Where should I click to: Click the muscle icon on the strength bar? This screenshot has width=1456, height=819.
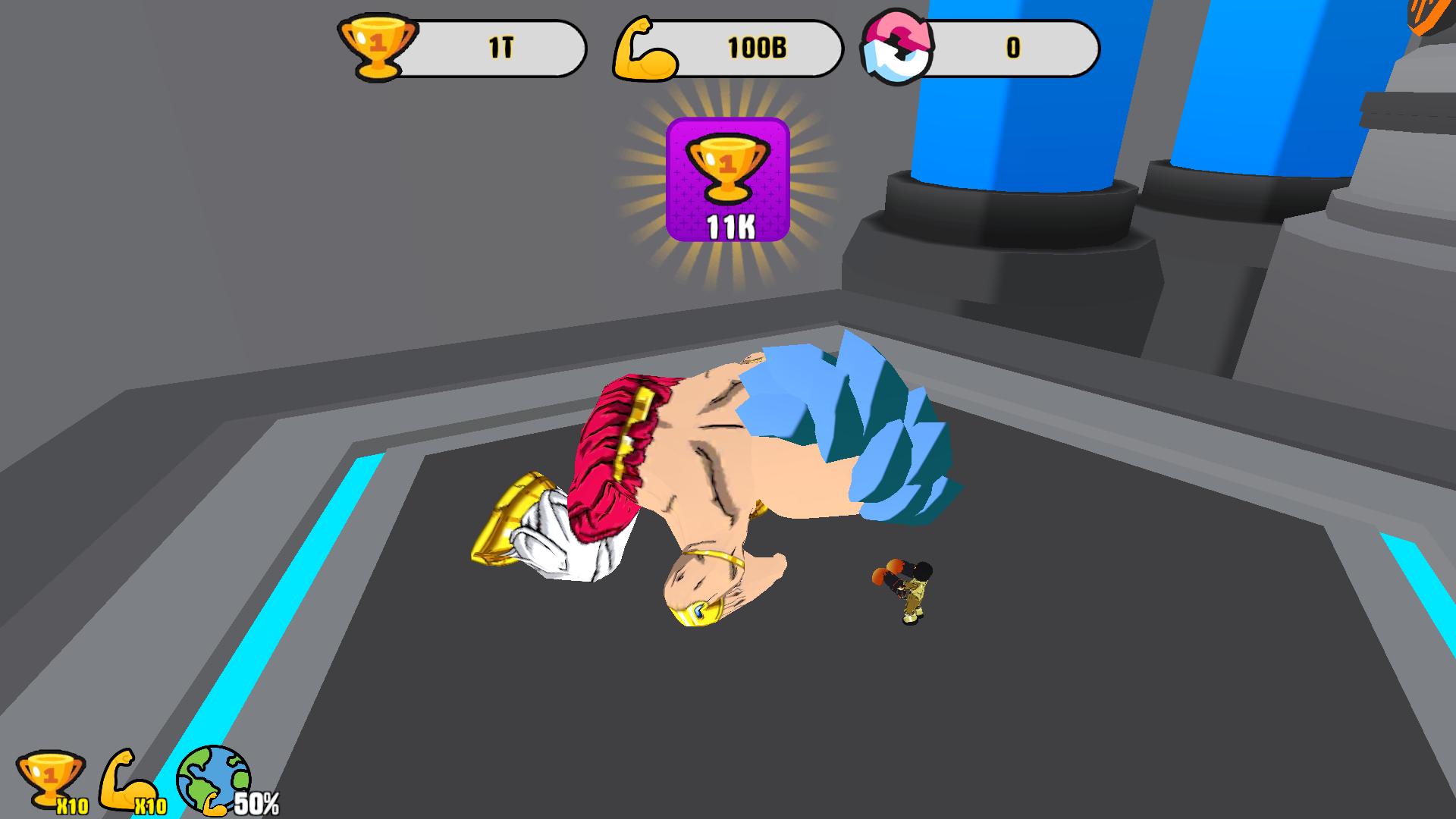(645, 47)
